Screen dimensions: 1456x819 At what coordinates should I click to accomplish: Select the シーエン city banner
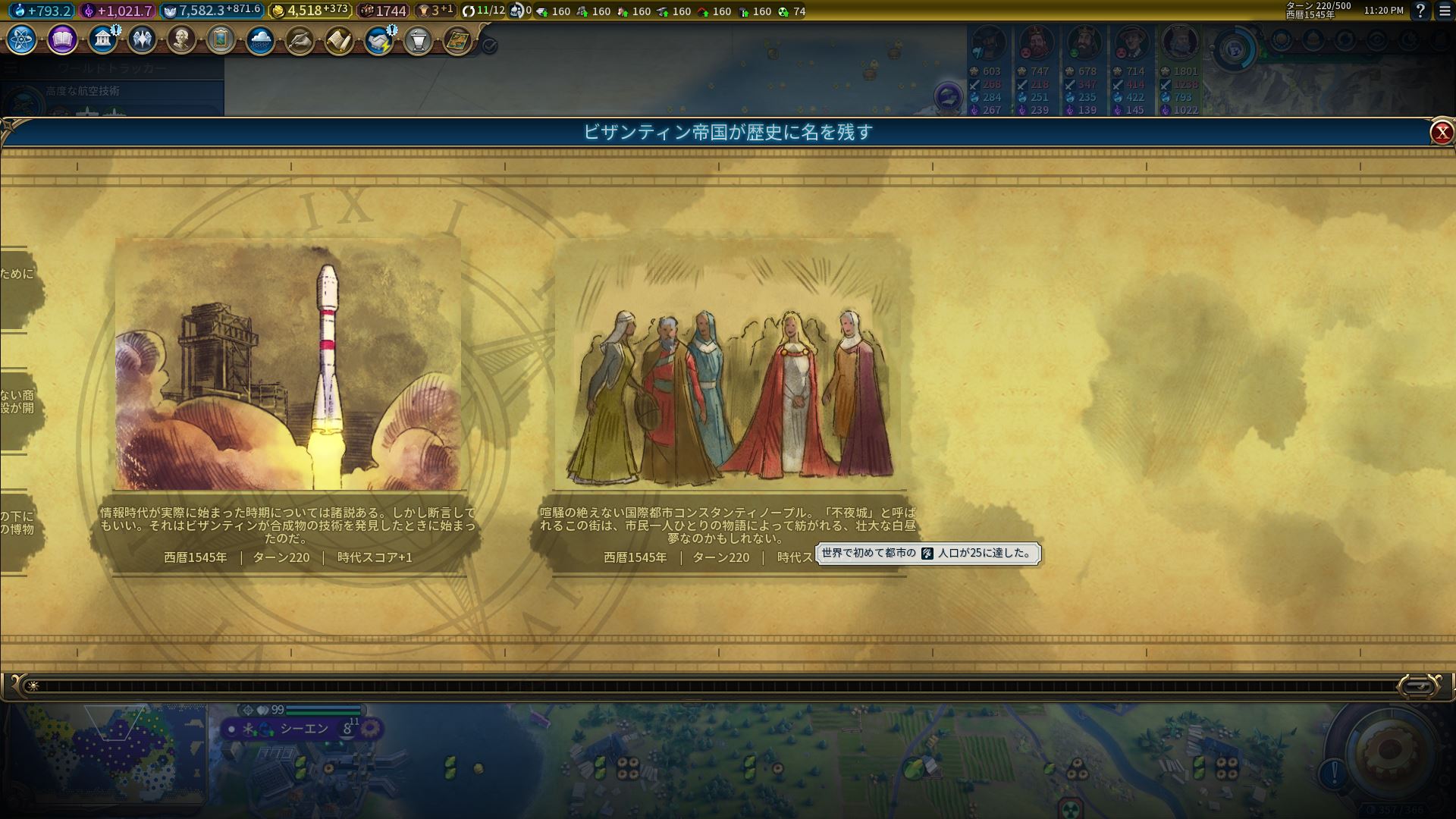coord(304,729)
